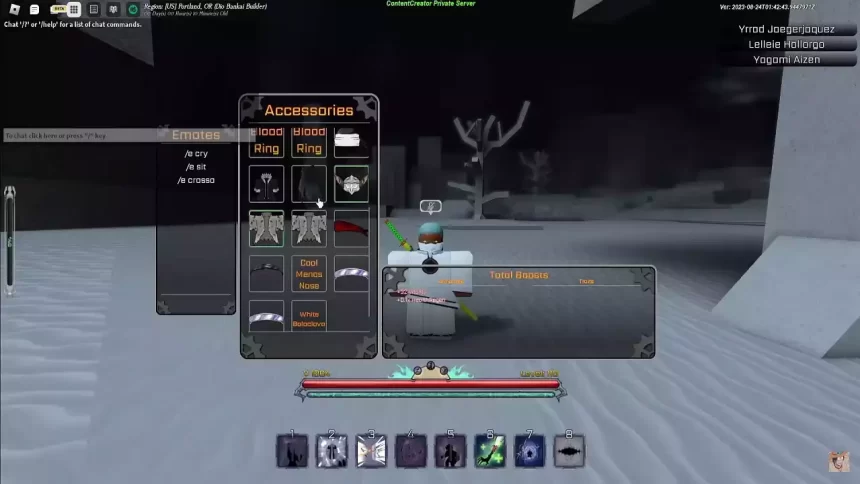Viewport: 860px width, 484px height.
Task: Use the black blade skill in slot 8
Action: click(x=569, y=451)
